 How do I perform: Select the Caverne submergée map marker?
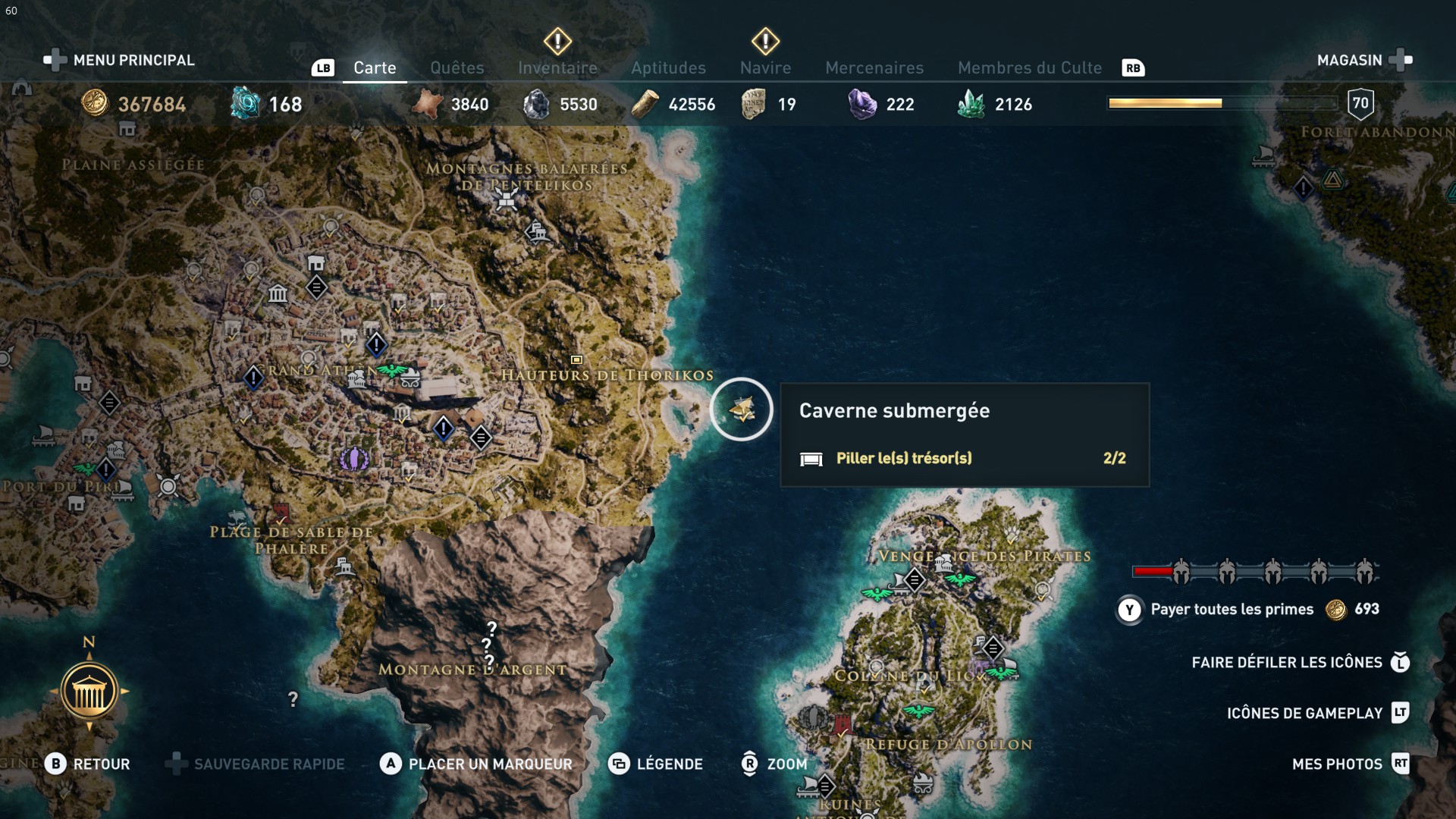(742, 409)
